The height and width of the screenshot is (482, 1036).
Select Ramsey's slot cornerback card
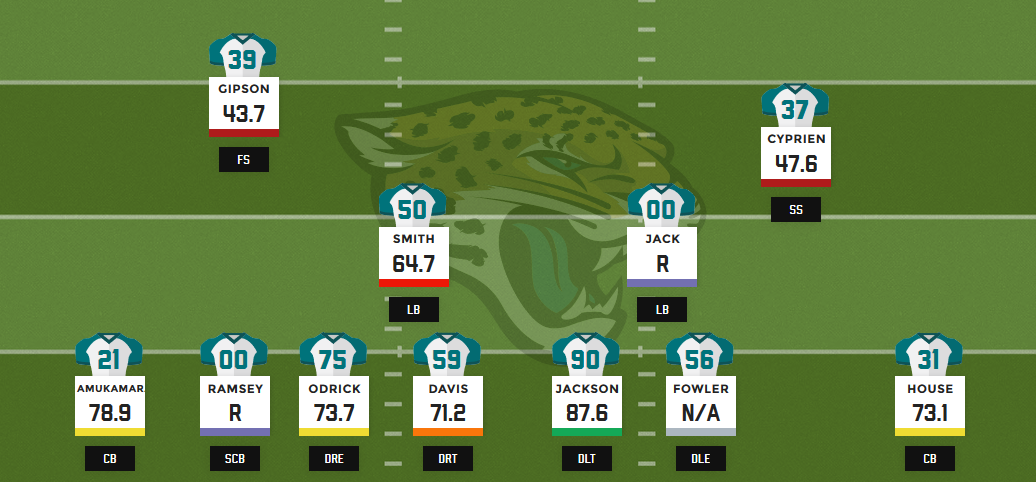click(235, 402)
